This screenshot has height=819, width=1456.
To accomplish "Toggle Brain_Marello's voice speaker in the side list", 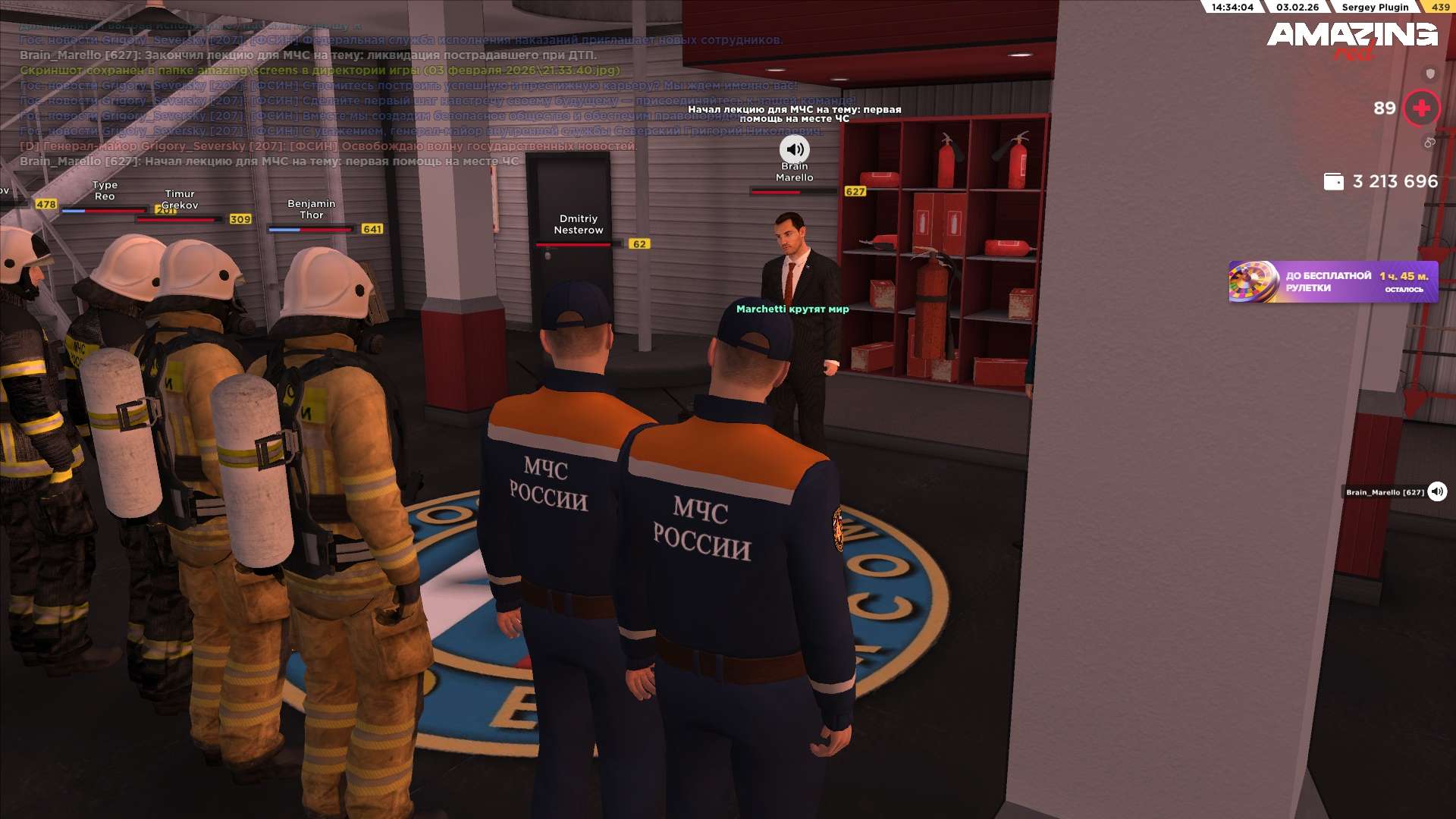I will click(x=1437, y=492).
